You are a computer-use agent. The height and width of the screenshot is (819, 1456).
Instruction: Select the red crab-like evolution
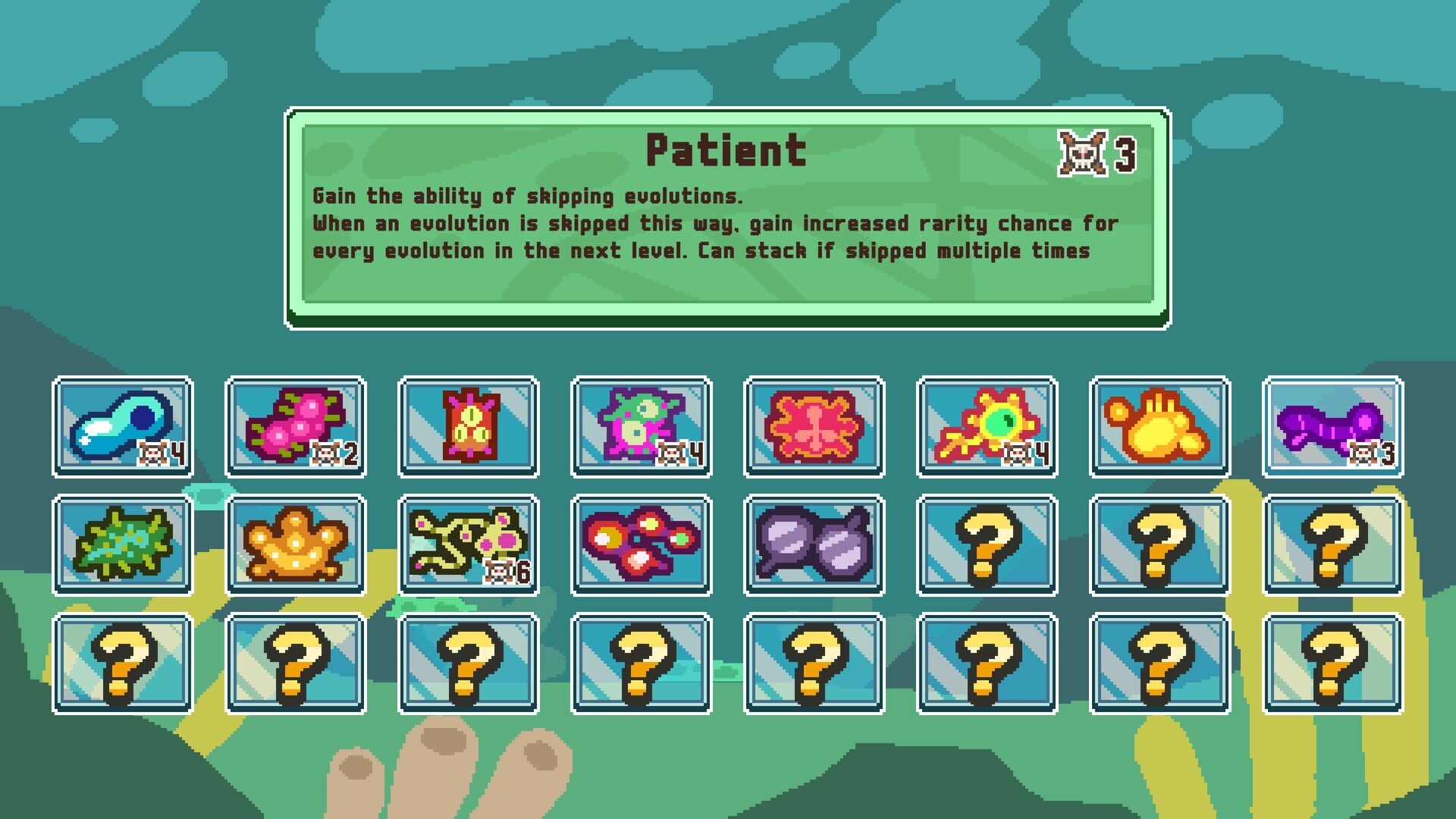814,427
